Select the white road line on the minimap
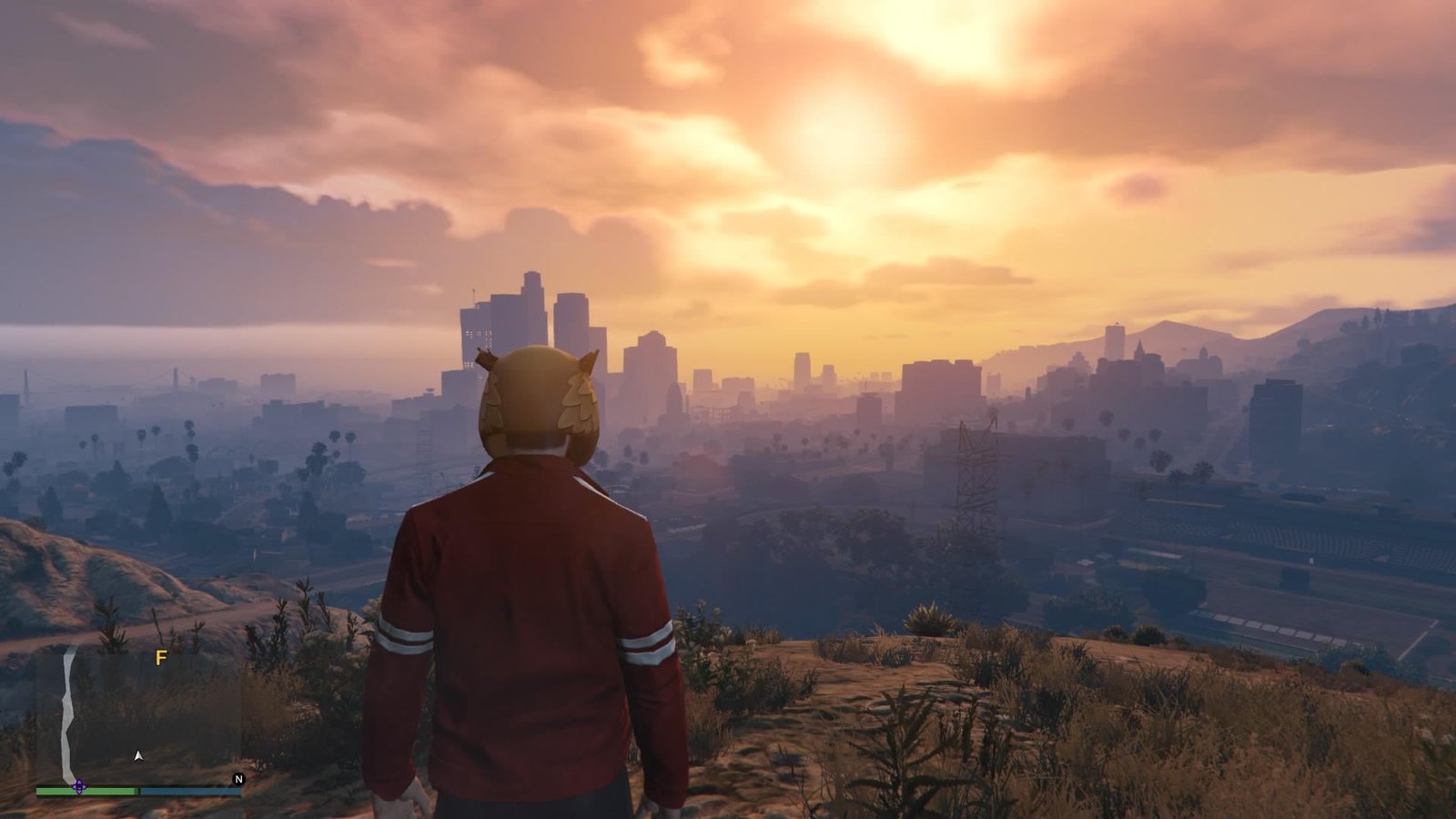 pos(67,710)
